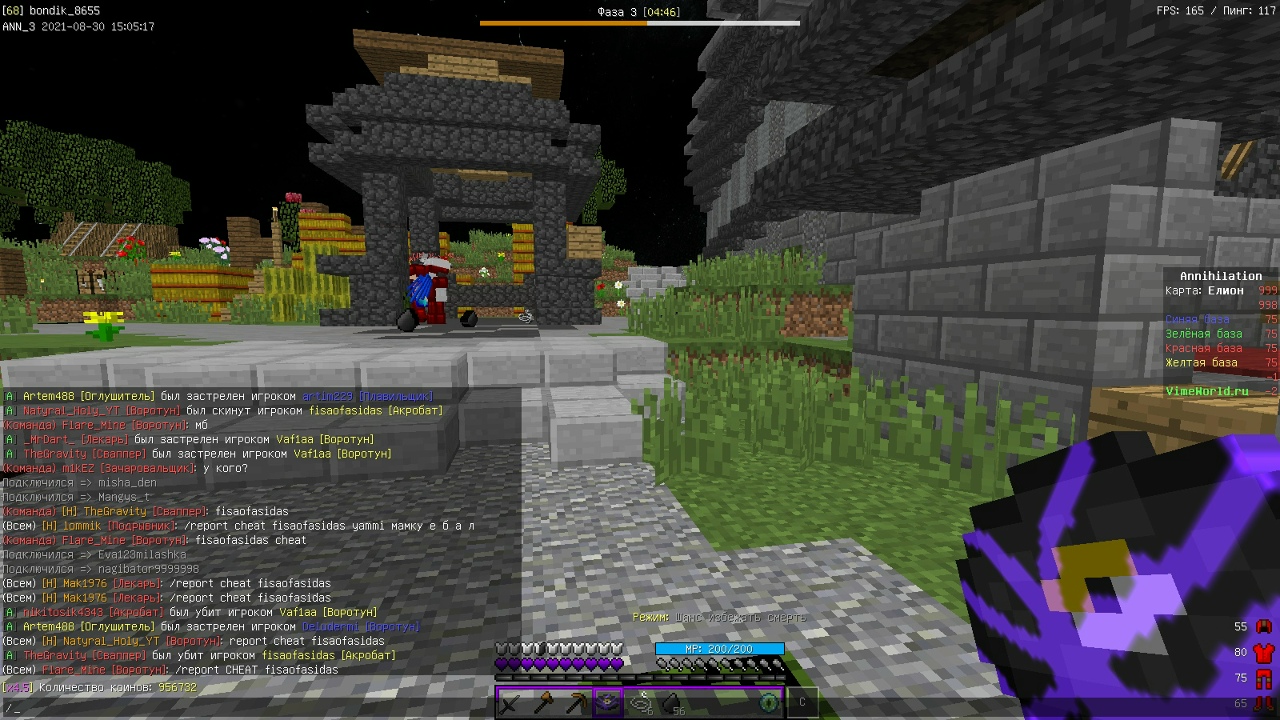Image resolution: width=1280 pixels, height=720 pixels.
Task: Select the iron sword in the hotbar
Action: coord(510,703)
